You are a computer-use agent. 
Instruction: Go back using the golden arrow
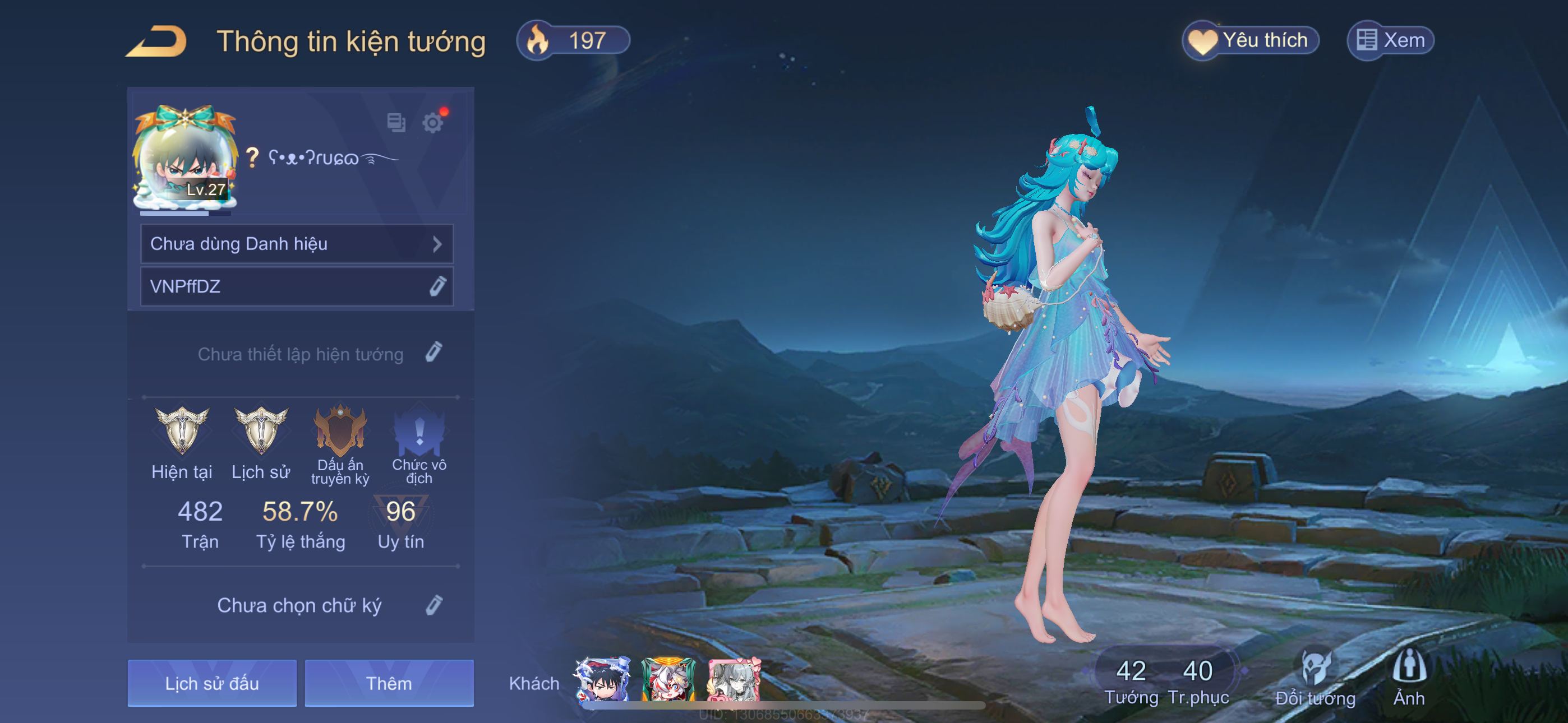[157, 41]
